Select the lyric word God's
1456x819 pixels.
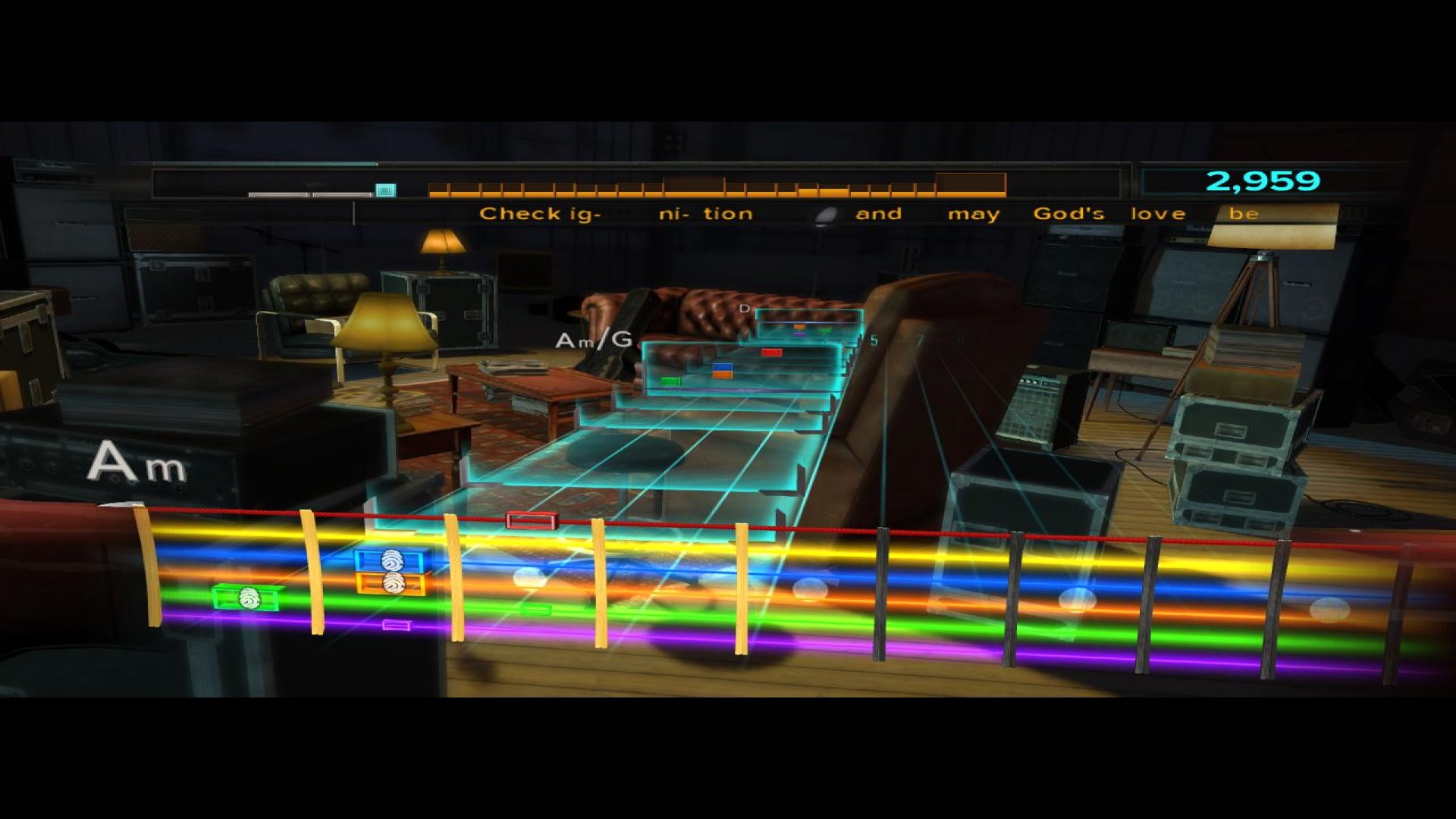tap(1071, 213)
